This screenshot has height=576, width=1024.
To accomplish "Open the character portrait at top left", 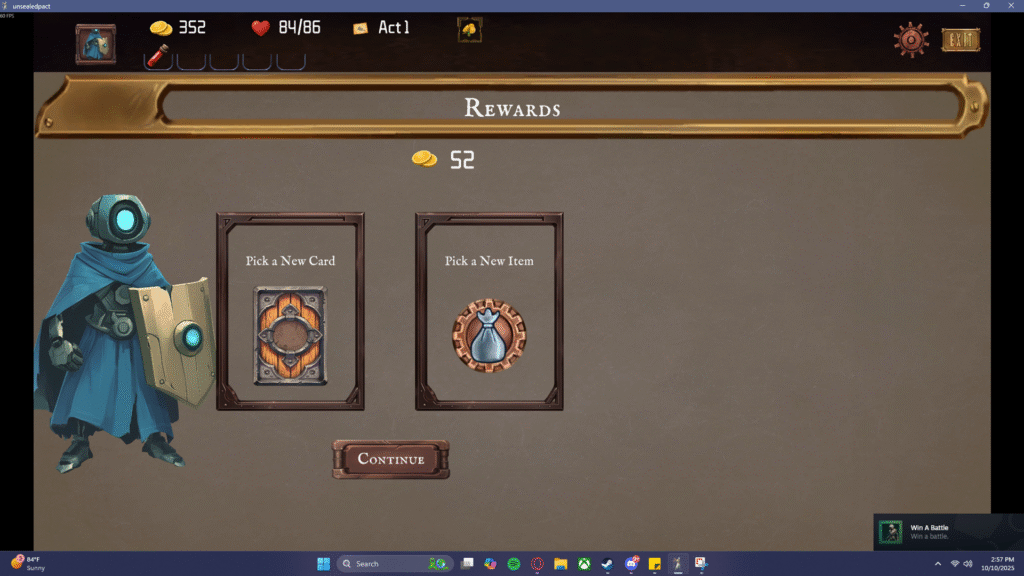I will tap(96, 44).
